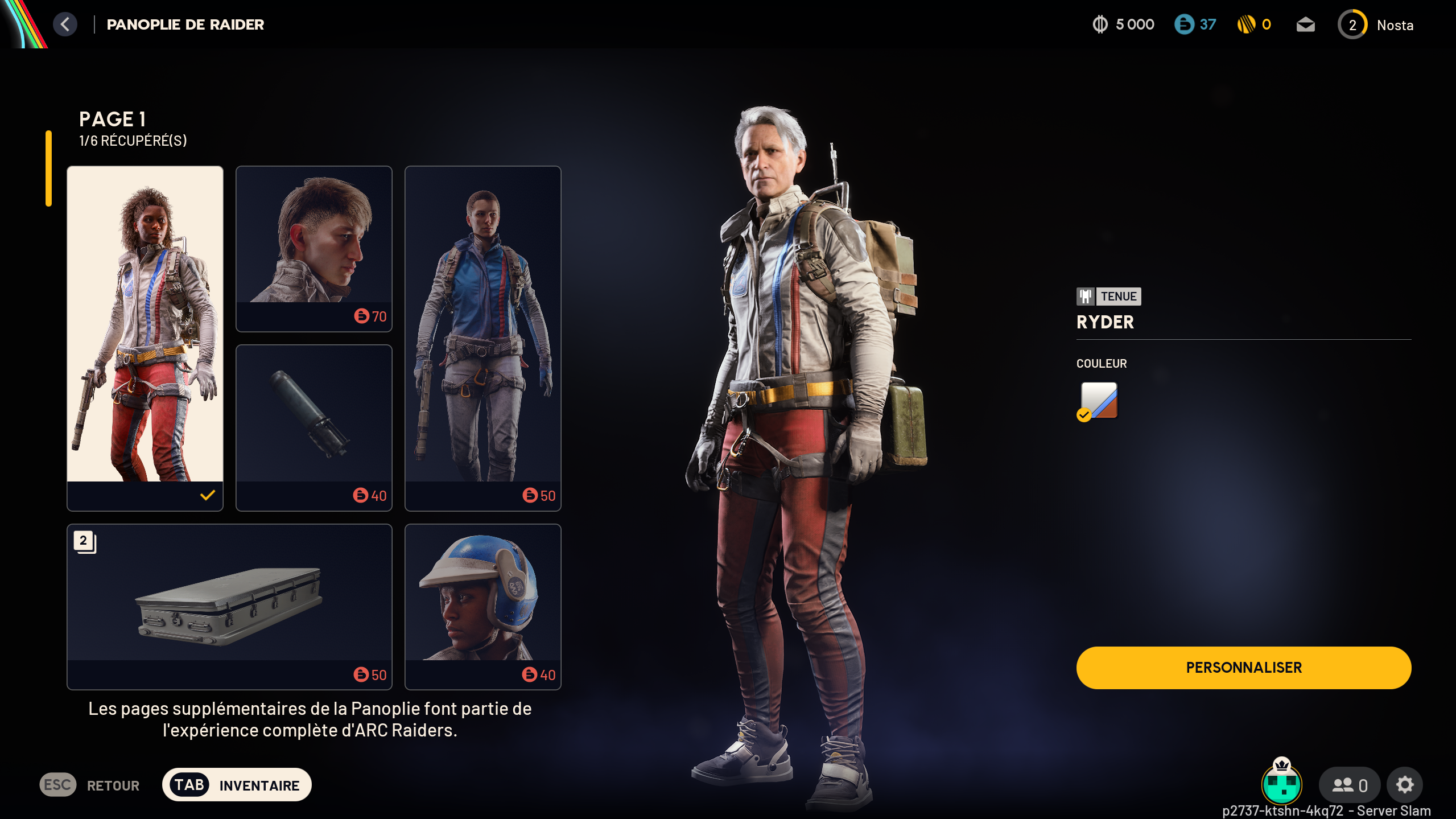The image size is (1456, 819).
Task: Click the blue token currency showing 37
Action: 1195,24
